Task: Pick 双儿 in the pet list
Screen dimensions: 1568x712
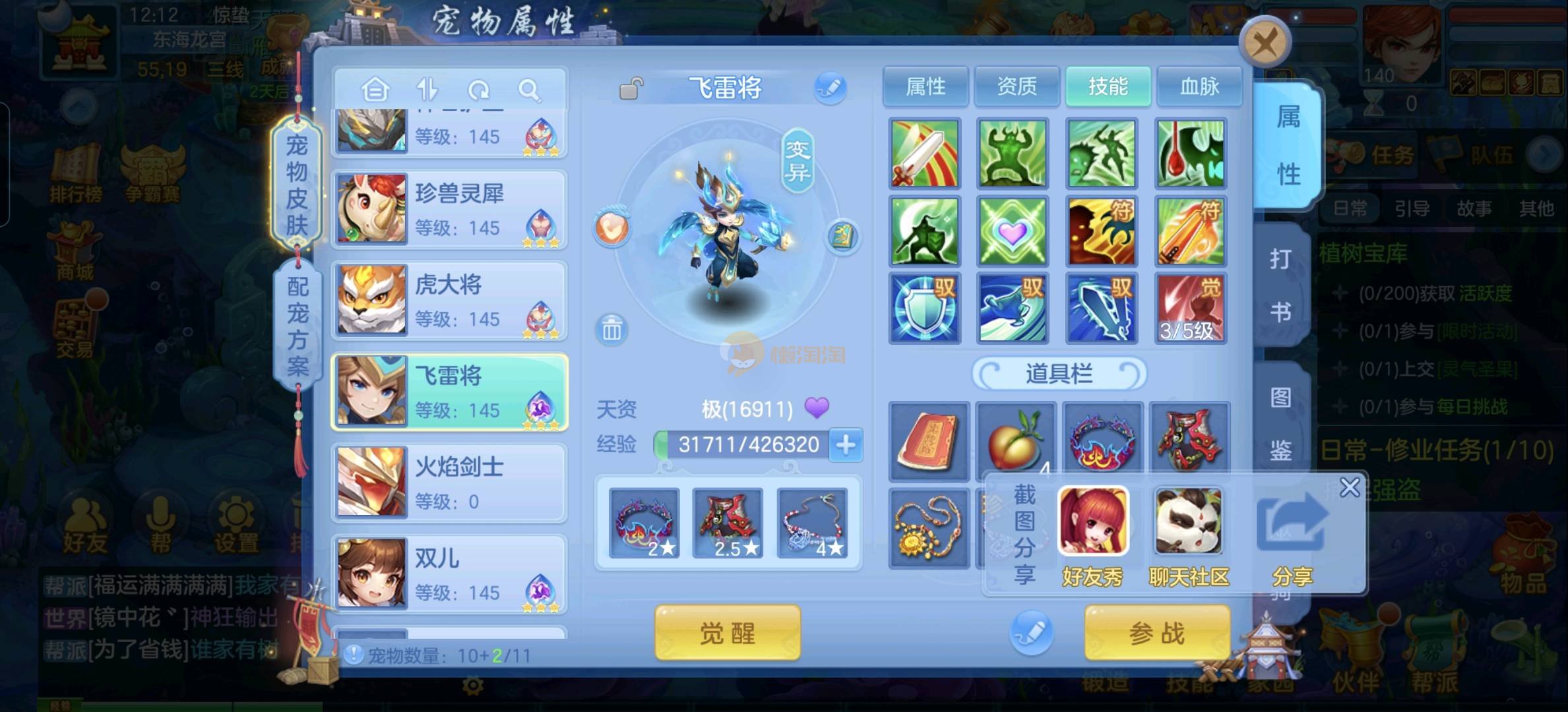Action: 449,574
